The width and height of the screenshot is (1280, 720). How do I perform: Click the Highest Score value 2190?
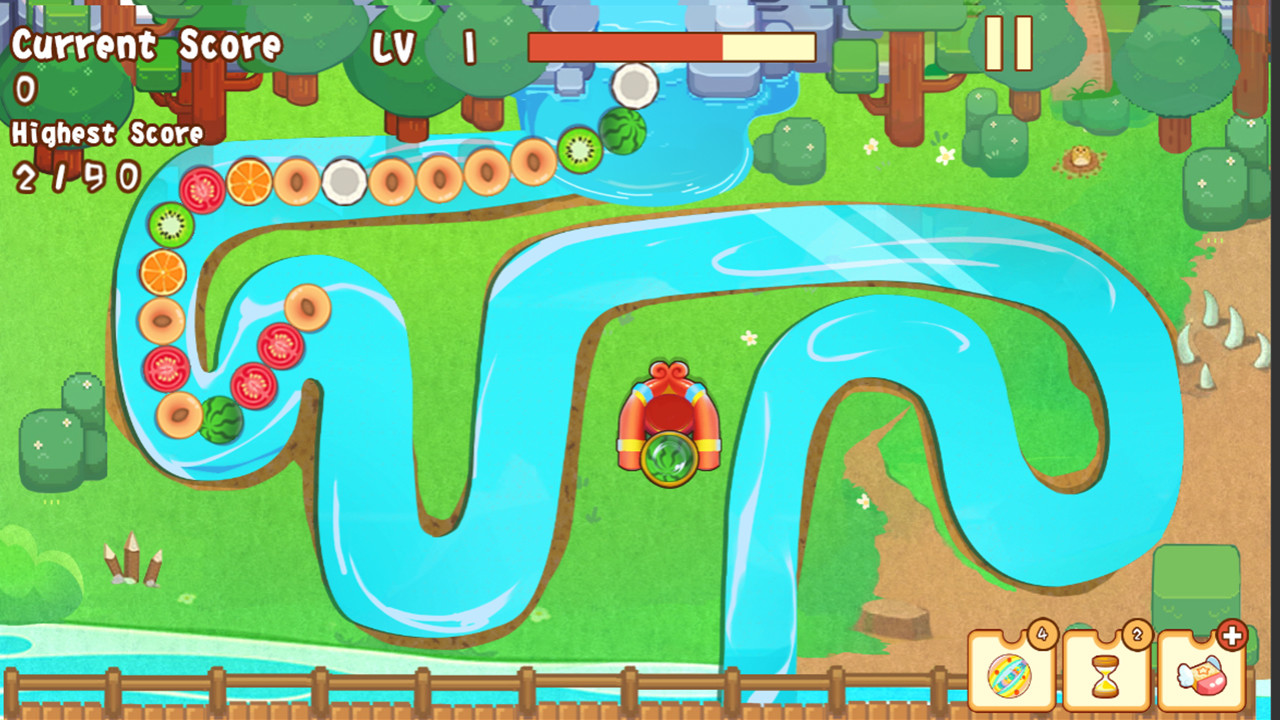pos(77,178)
